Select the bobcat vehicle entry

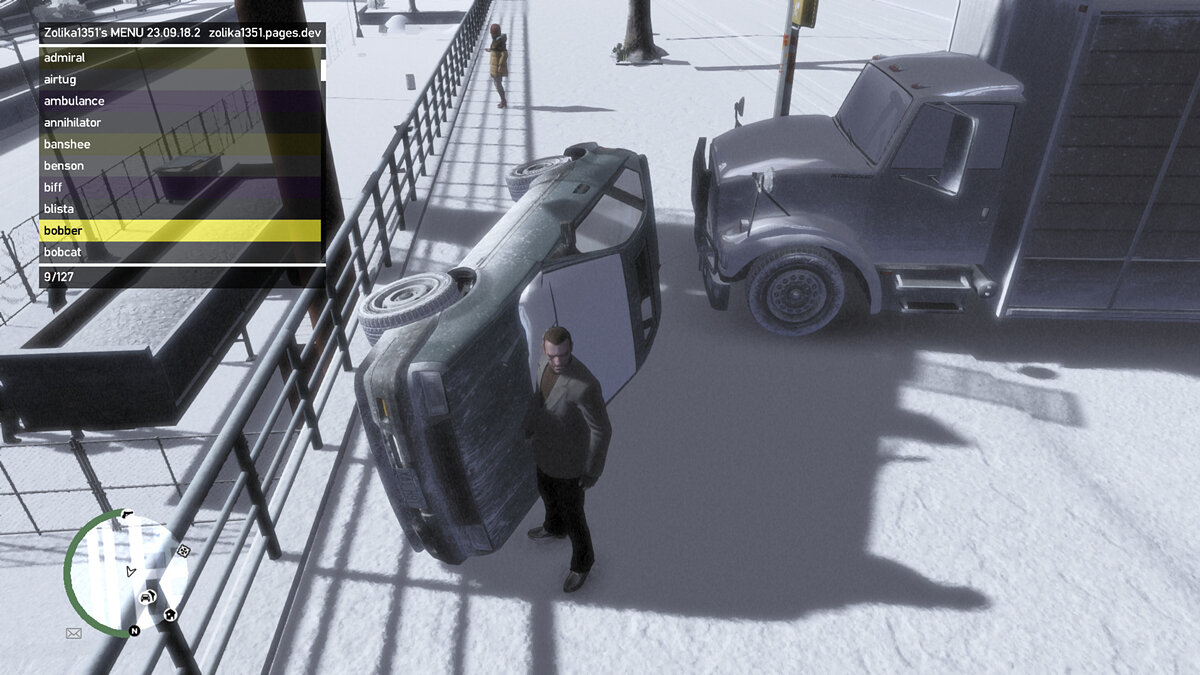(x=180, y=252)
